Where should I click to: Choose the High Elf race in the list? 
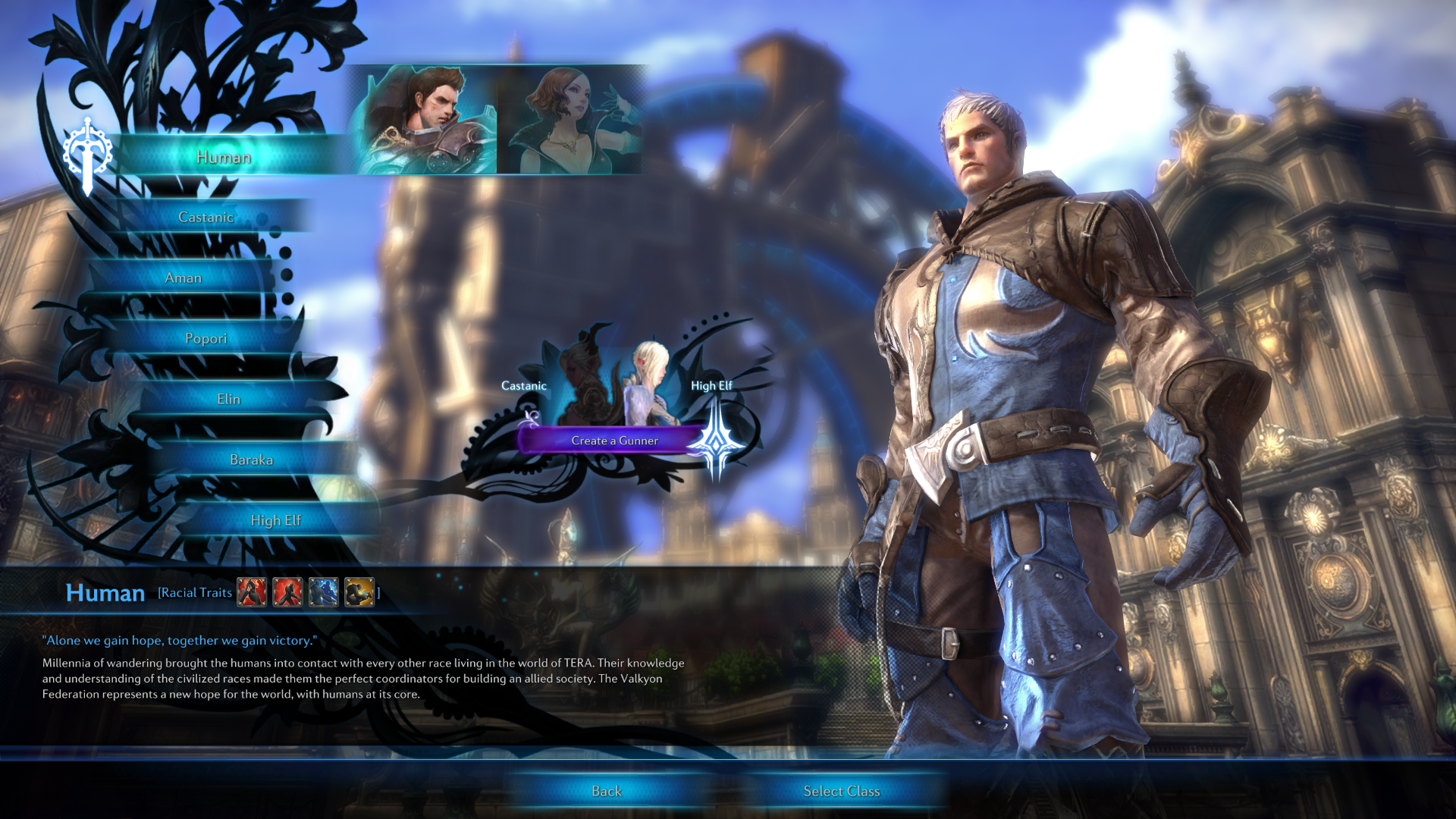(275, 520)
